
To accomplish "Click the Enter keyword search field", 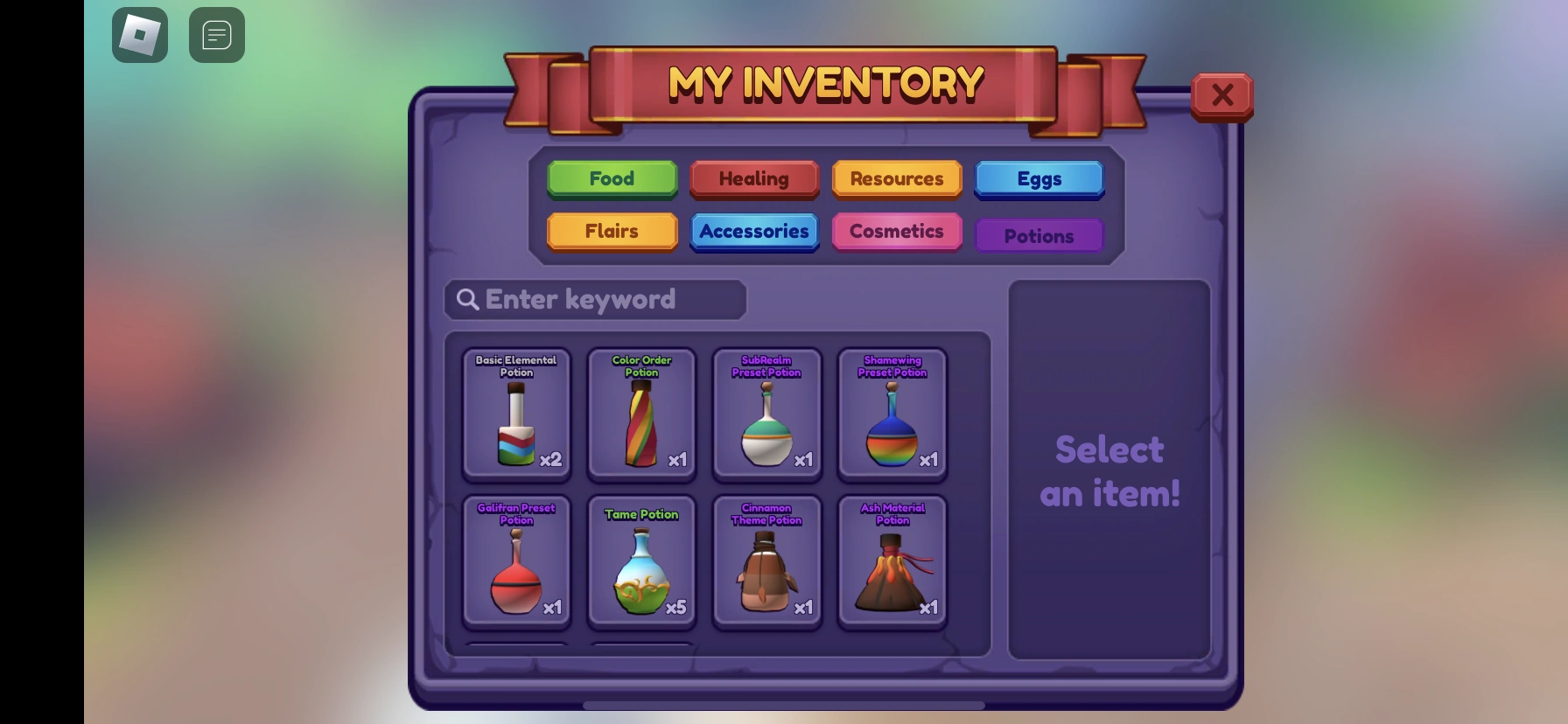I will pos(595,299).
